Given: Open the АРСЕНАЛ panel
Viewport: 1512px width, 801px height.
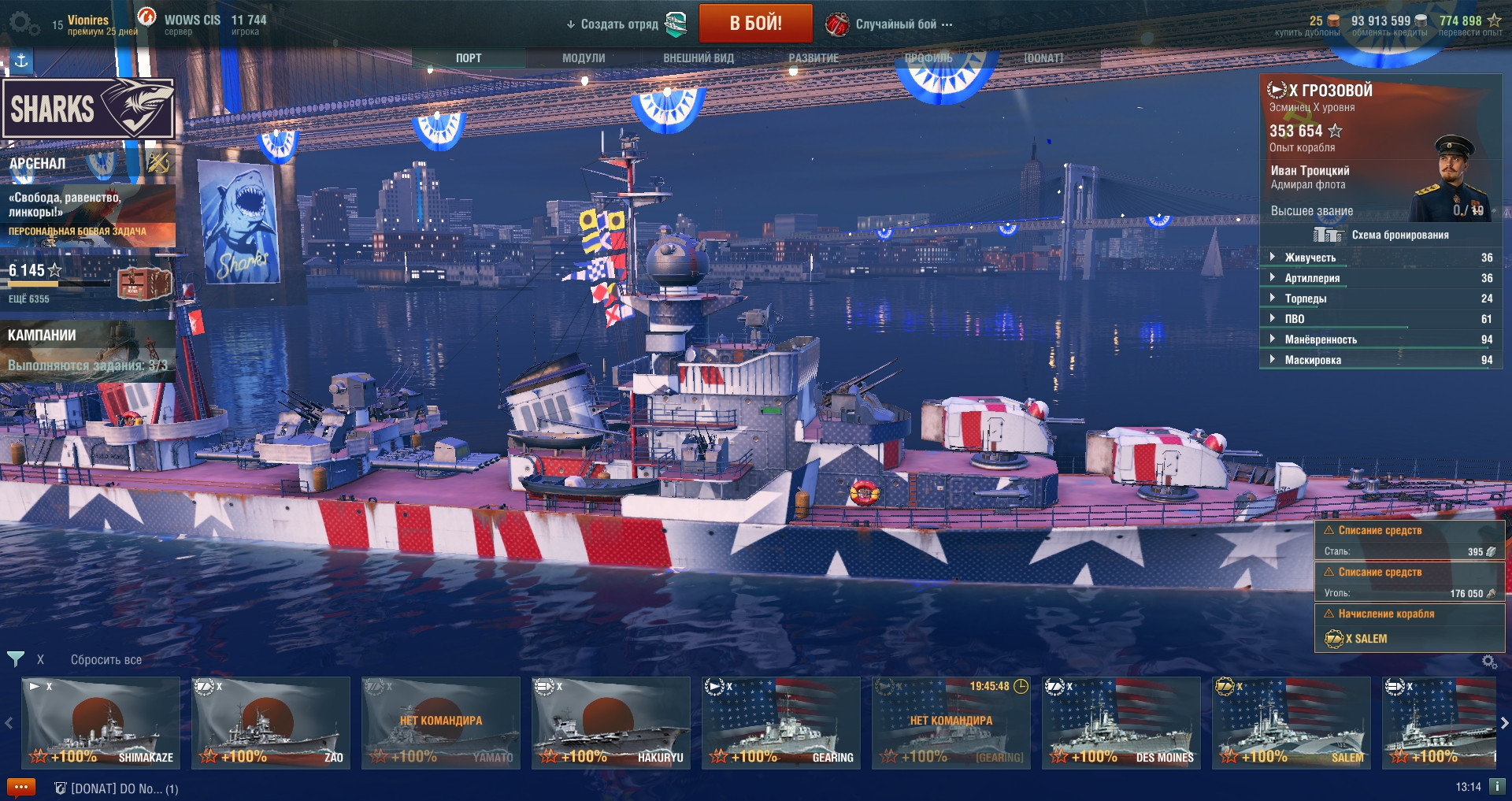Looking at the screenshot, I should [x=38, y=164].
